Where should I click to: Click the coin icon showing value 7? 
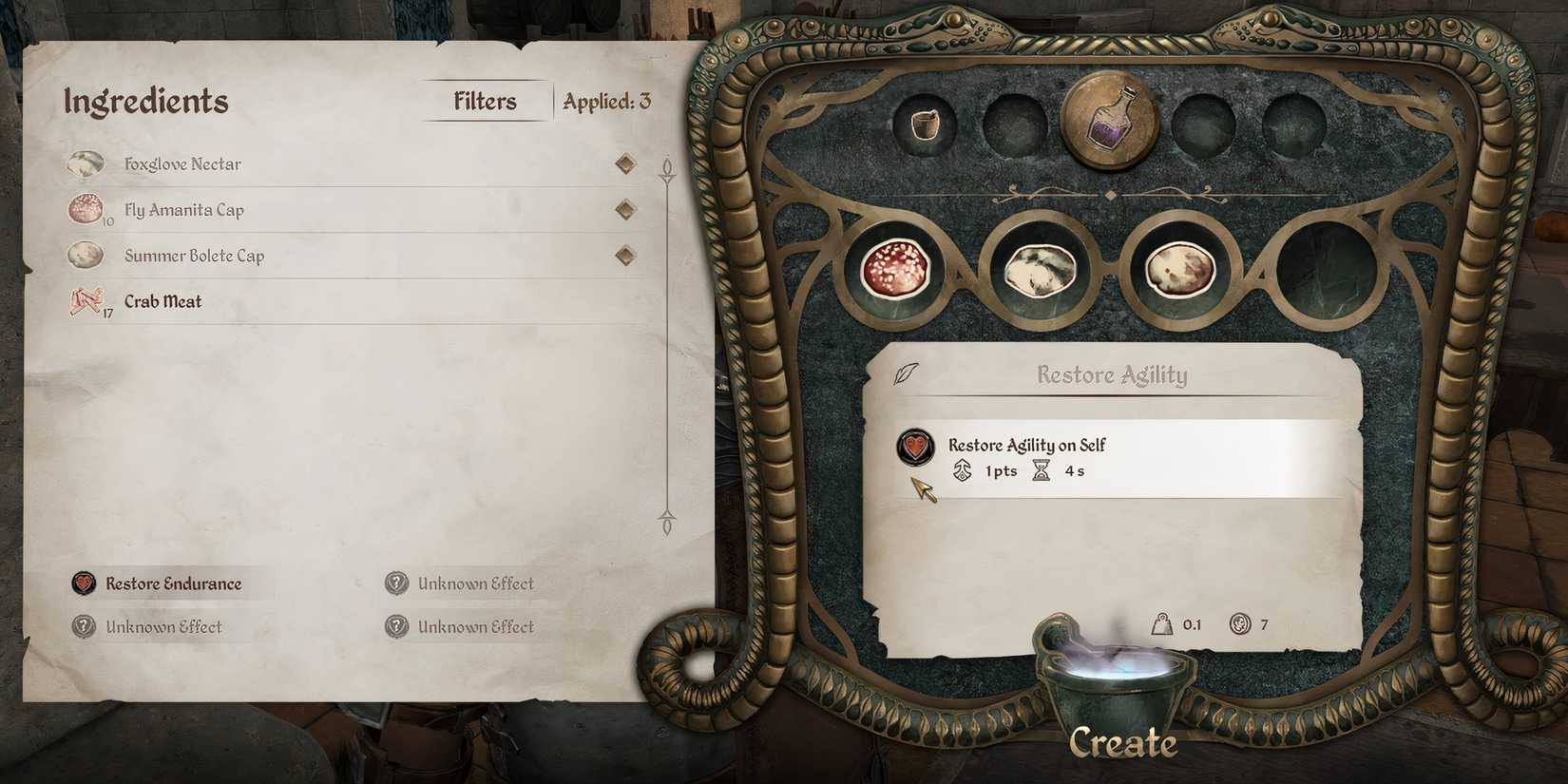(x=1242, y=625)
